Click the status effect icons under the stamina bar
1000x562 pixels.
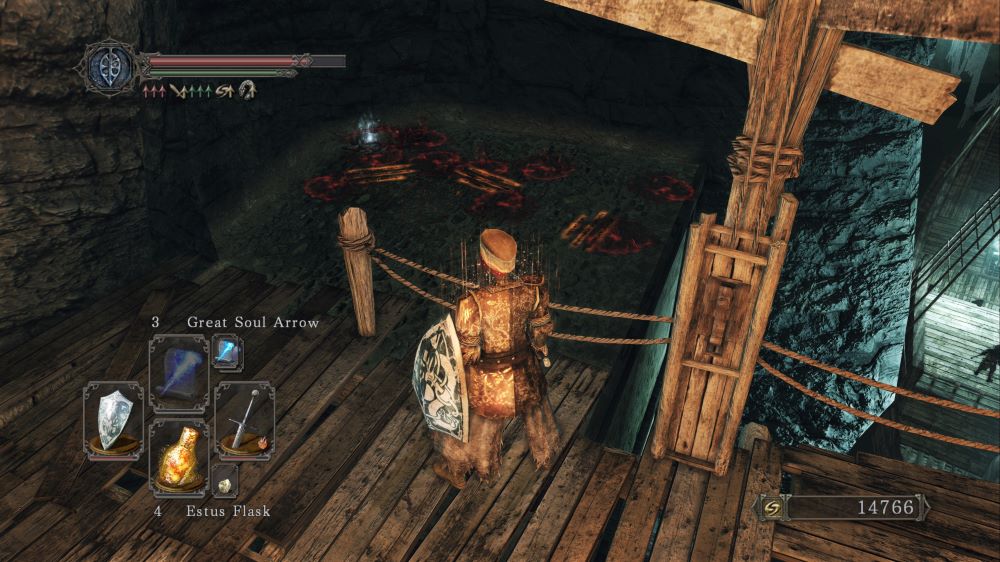click(x=198, y=91)
